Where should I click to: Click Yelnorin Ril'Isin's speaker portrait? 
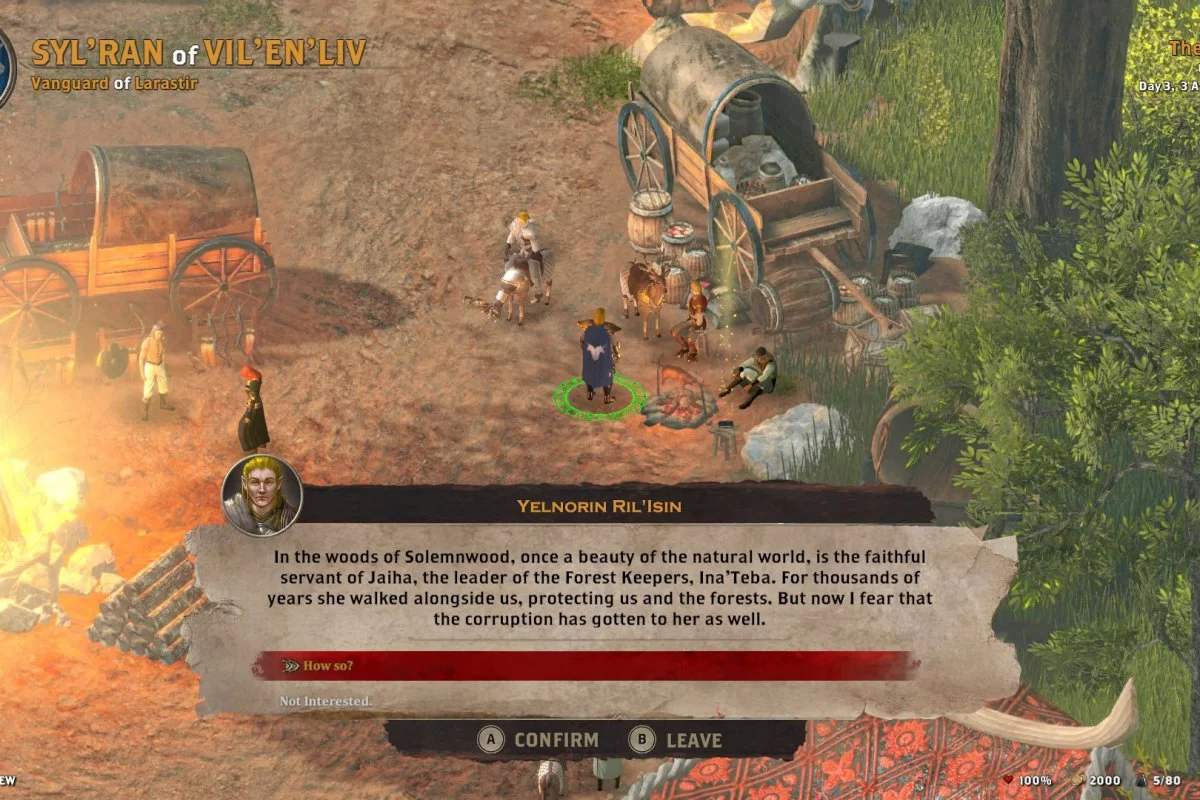[x=262, y=496]
